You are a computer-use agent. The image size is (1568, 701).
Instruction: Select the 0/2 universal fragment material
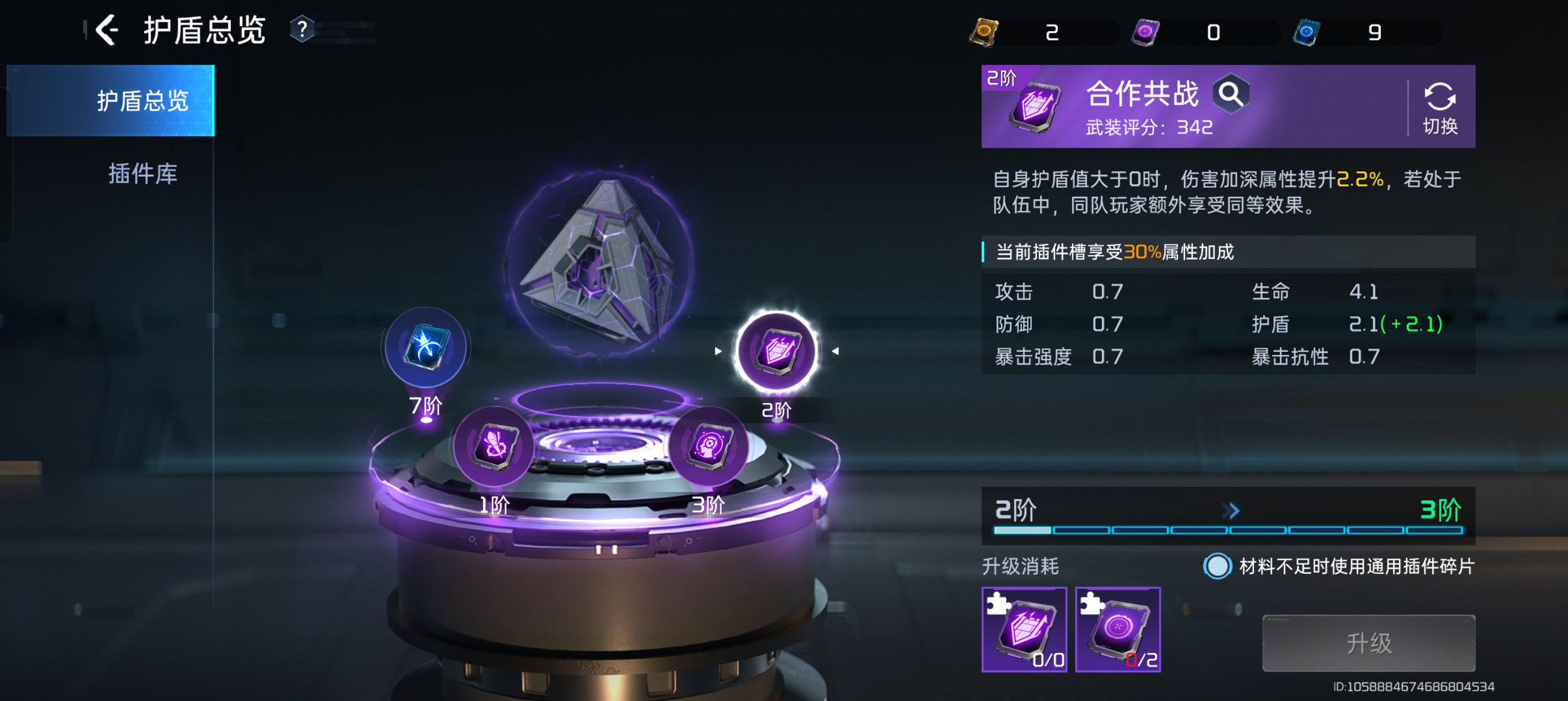point(1118,629)
